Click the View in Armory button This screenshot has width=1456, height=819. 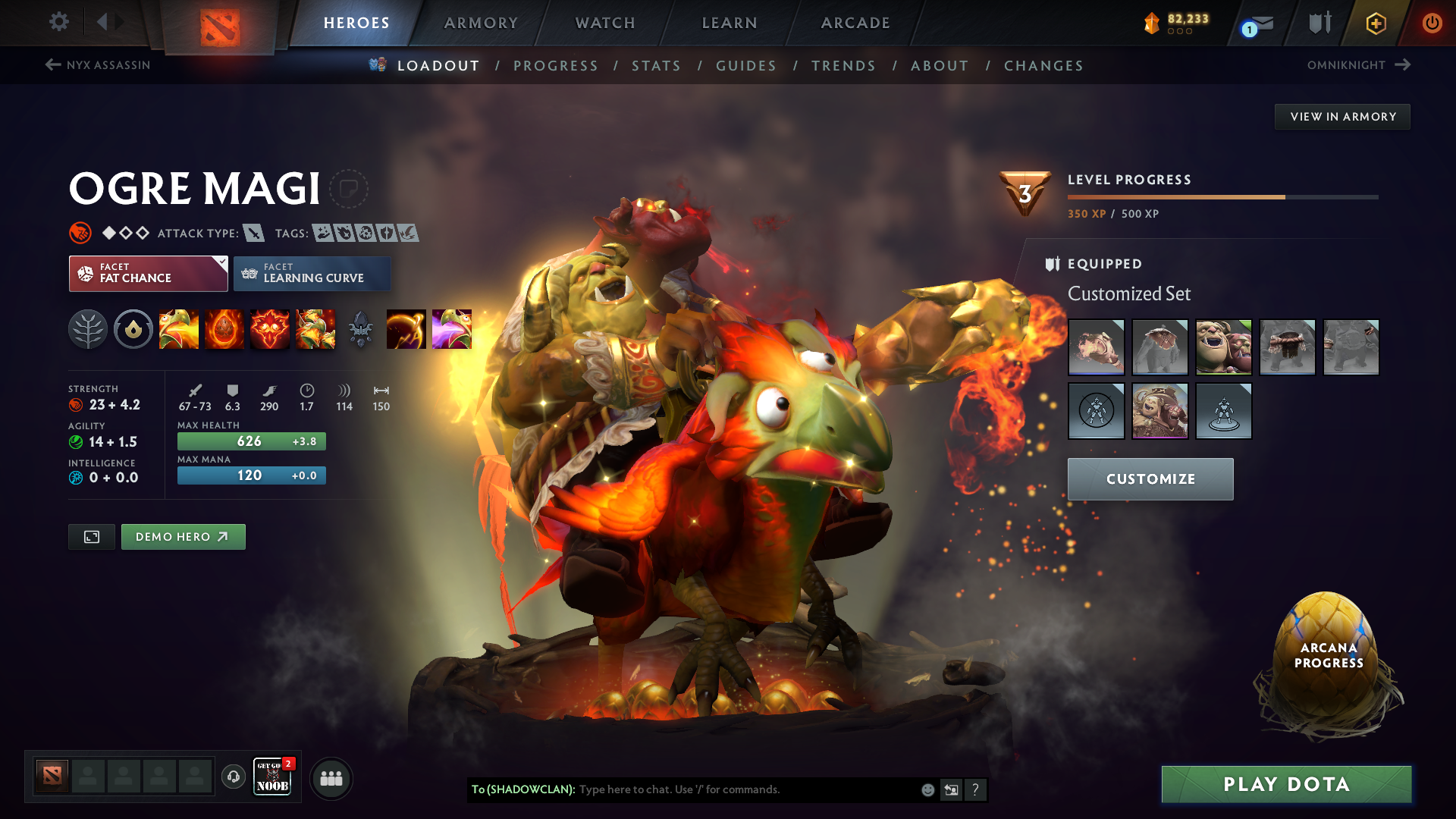pyautogui.click(x=1342, y=117)
